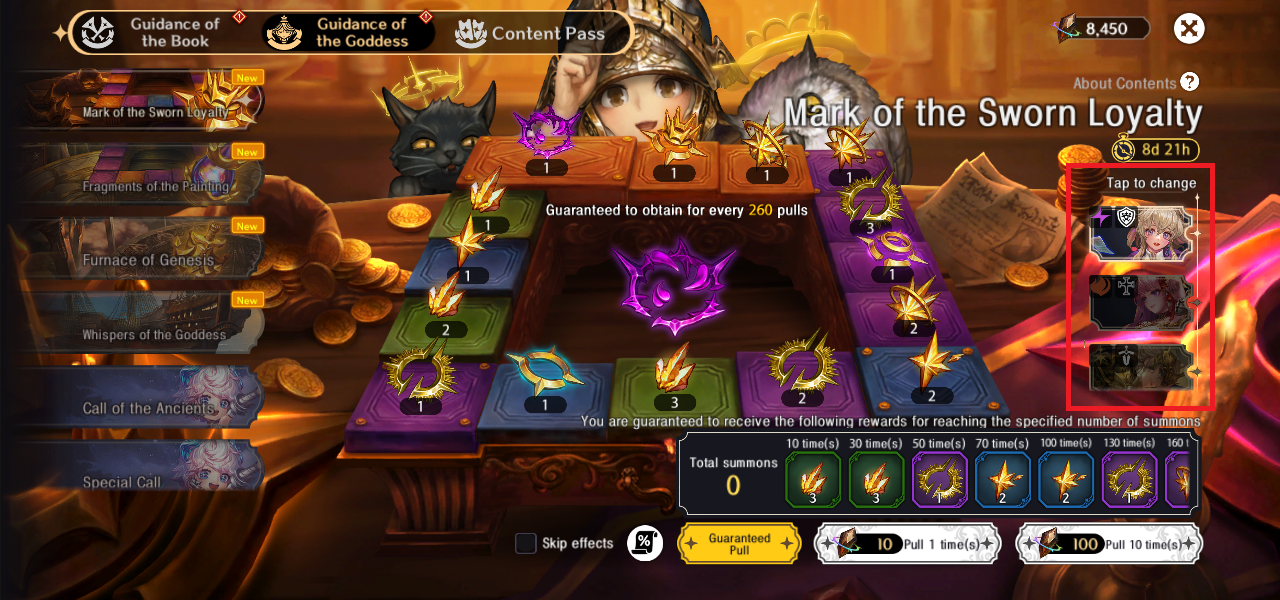Show Whispers of the Goddess banner
This screenshot has height=600, width=1280.
(140, 323)
